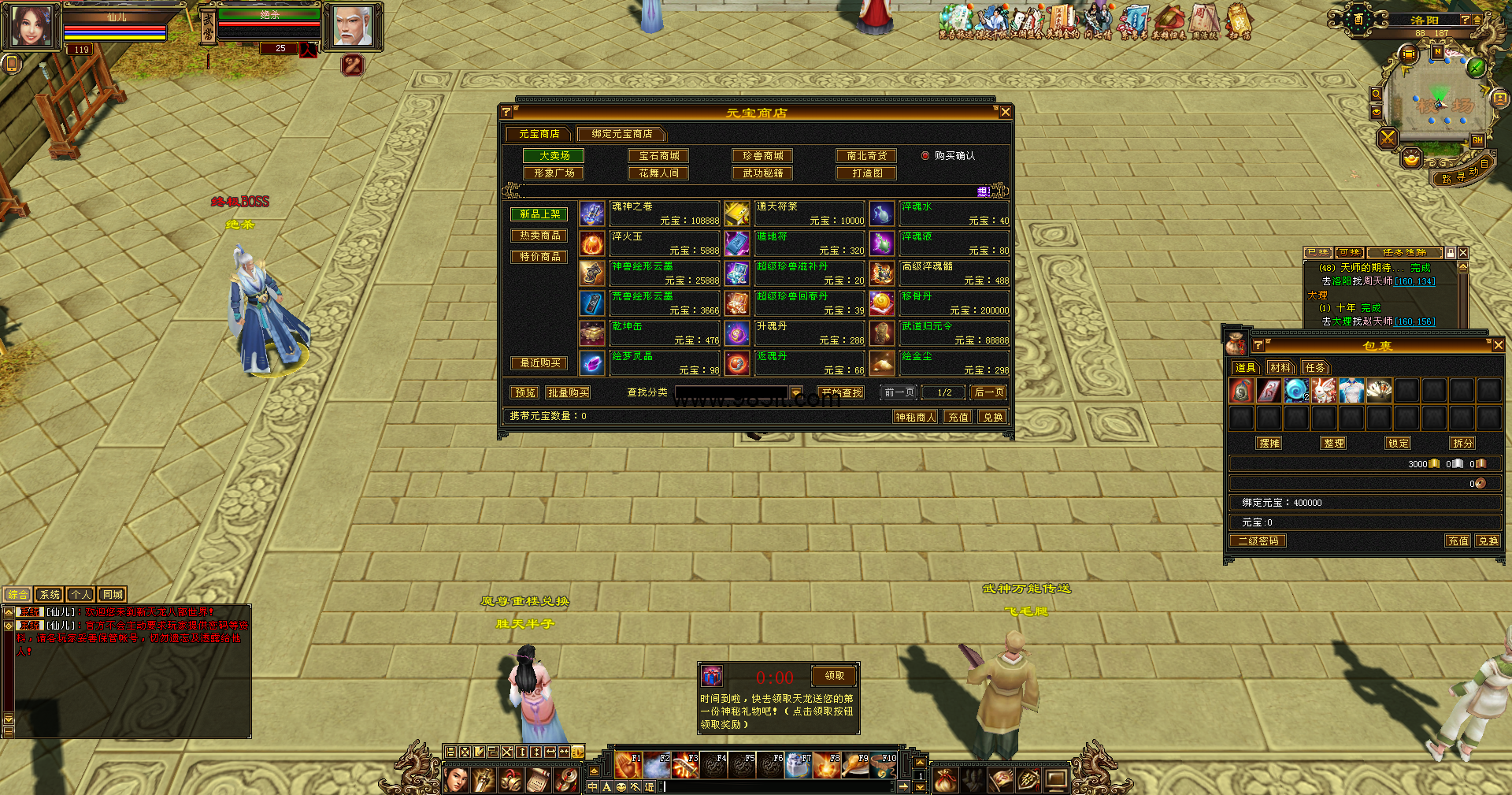Pick the 通天符箓 item for 10000 元宝
1512x795 pixels.
coord(795,214)
